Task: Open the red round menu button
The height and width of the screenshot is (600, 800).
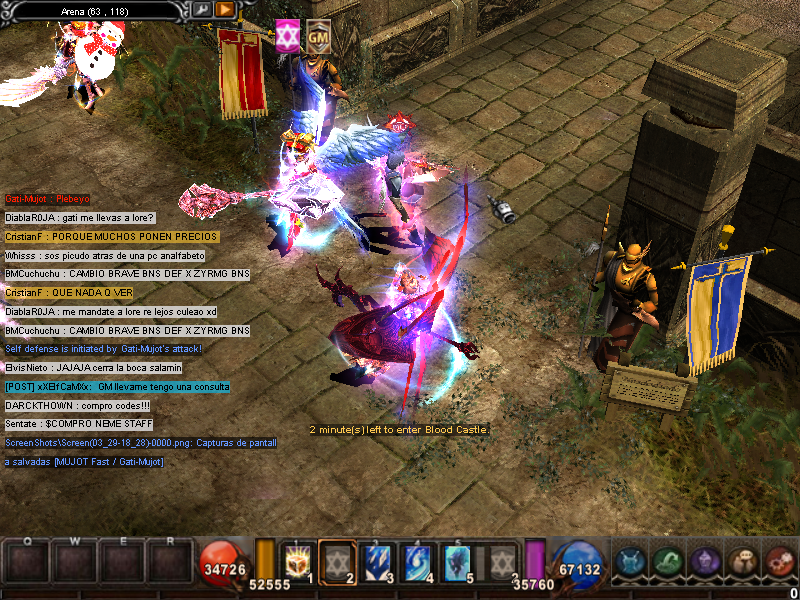Action: [x=778, y=562]
